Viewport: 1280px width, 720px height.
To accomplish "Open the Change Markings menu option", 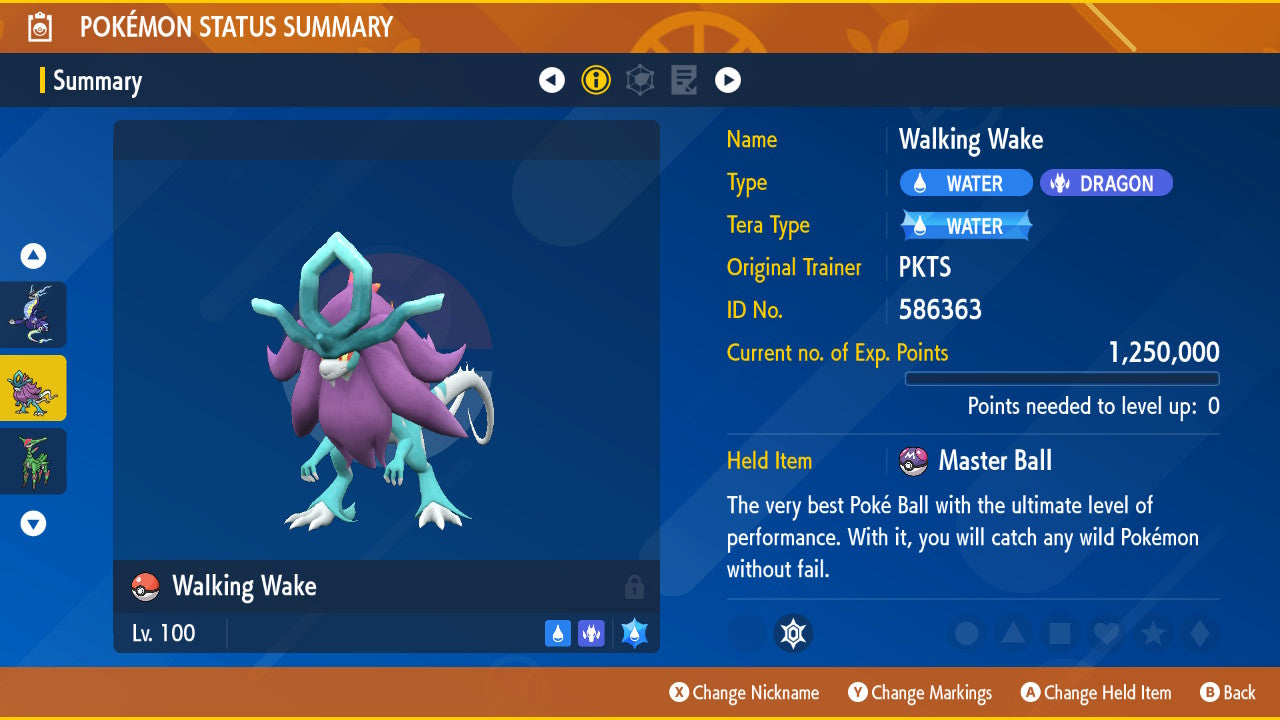I will (919, 692).
